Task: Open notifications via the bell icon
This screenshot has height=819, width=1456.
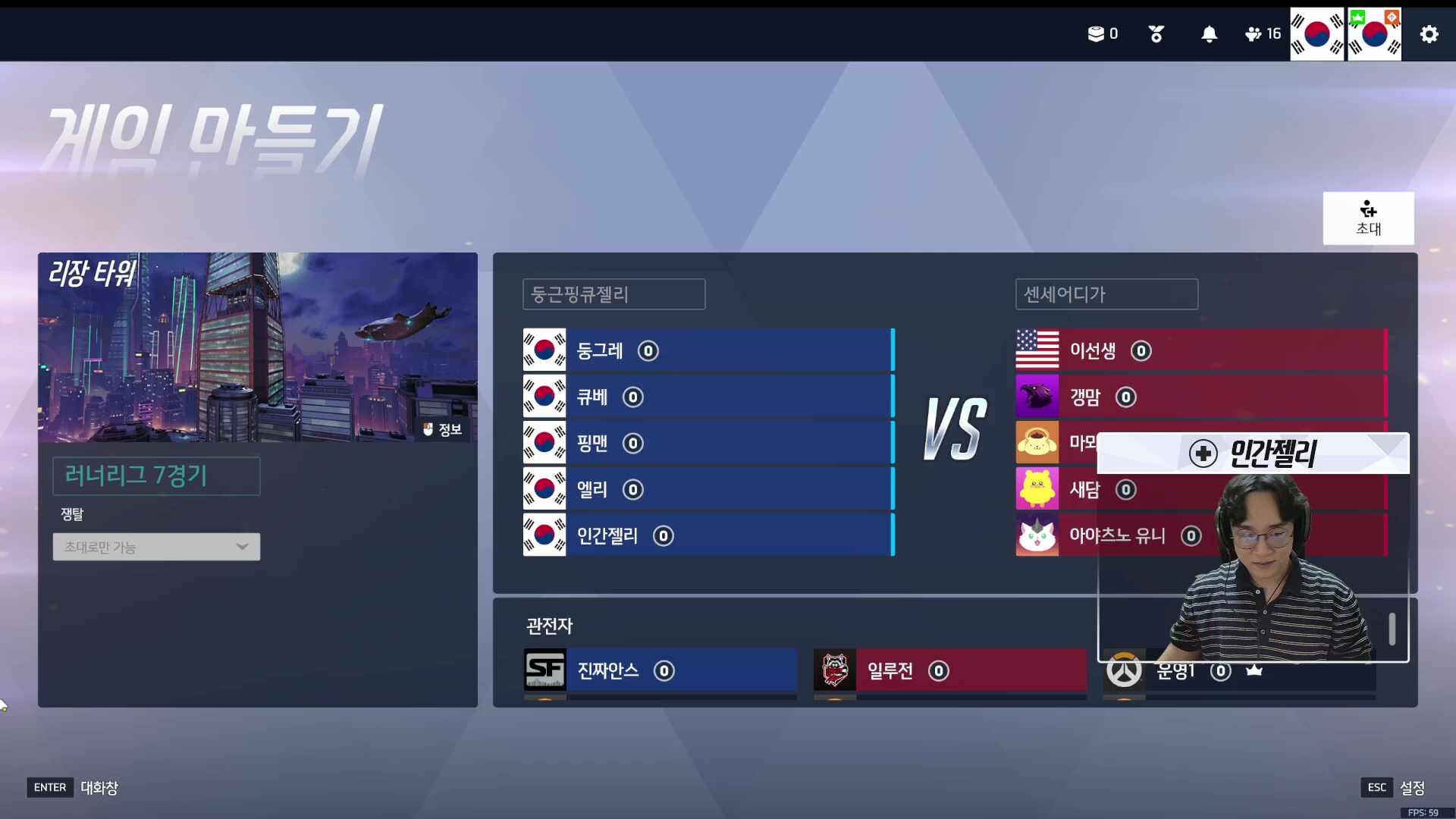Action: [x=1209, y=34]
